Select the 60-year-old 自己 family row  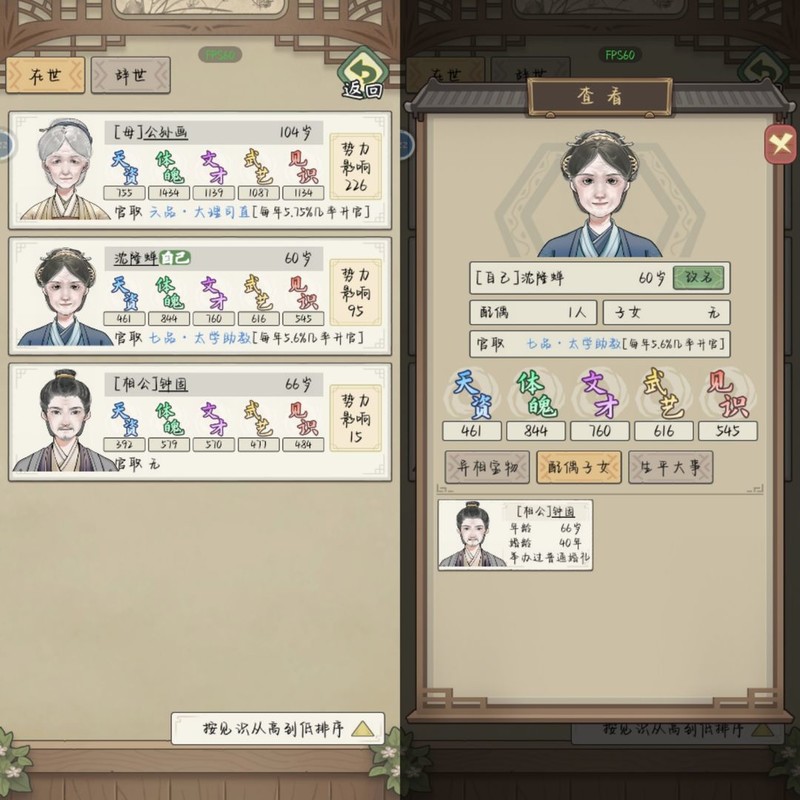[x=199, y=296]
